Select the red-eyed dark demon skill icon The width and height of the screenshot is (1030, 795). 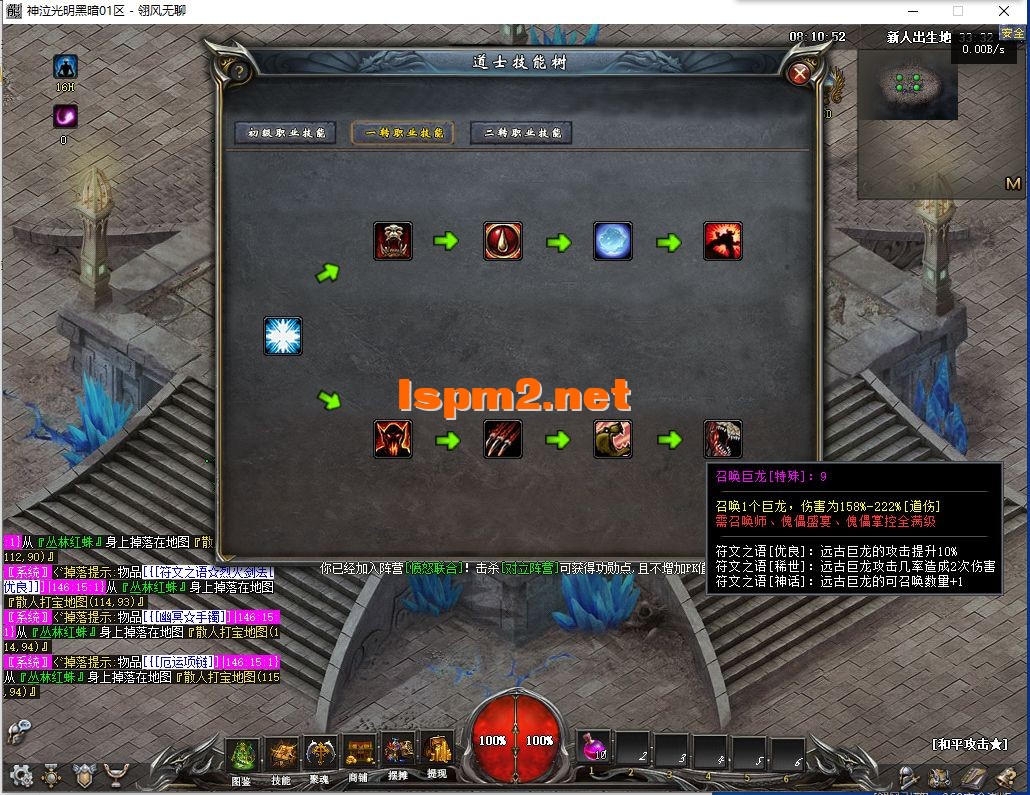[393, 439]
